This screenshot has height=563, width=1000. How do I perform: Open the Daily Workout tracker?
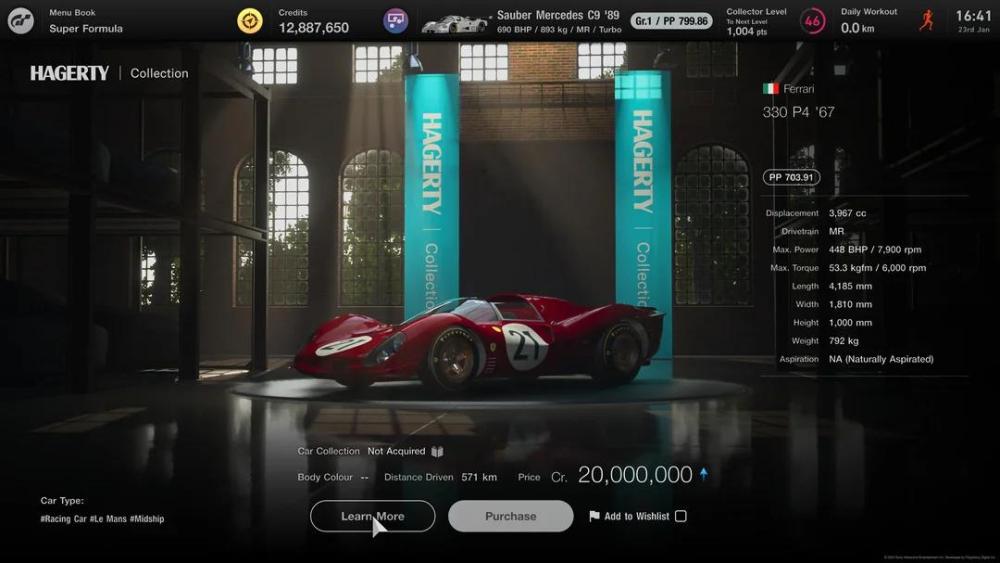pos(885,21)
